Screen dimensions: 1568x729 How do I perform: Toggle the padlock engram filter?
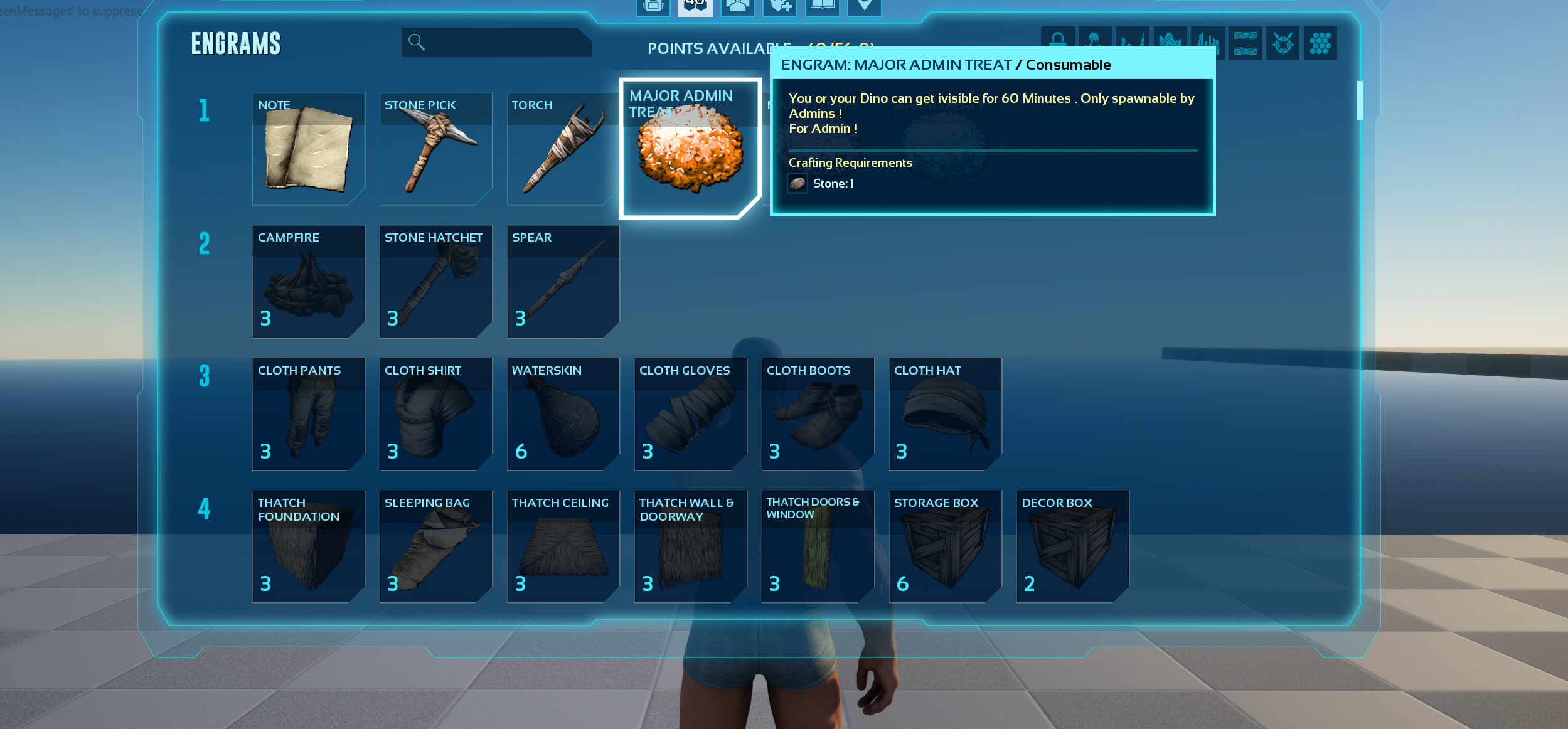tap(1057, 42)
